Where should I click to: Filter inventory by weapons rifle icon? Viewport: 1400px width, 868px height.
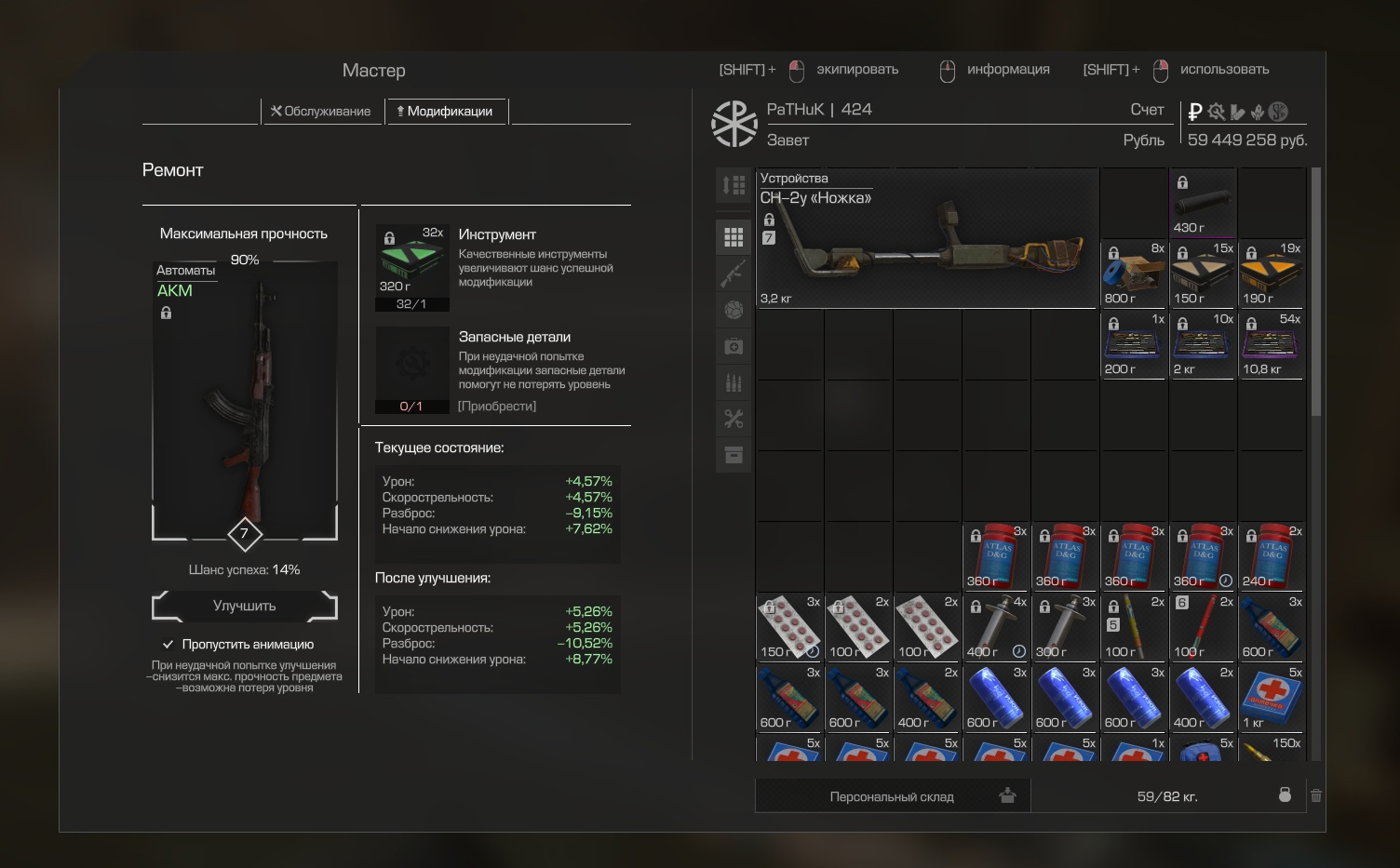click(x=734, y=274)
